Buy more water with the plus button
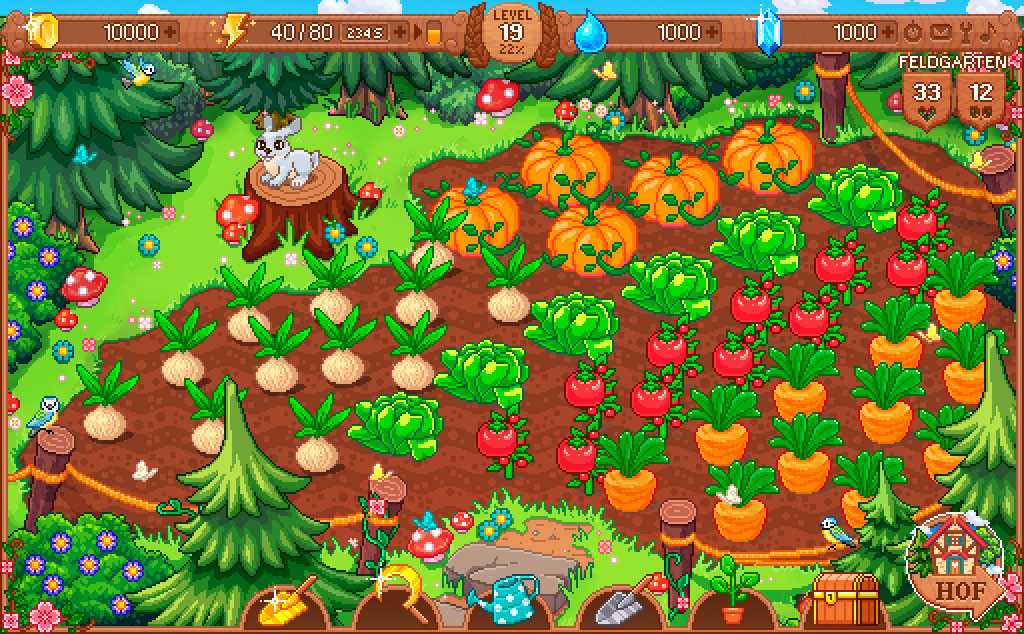1024x634 pixels. coord(713,32)
